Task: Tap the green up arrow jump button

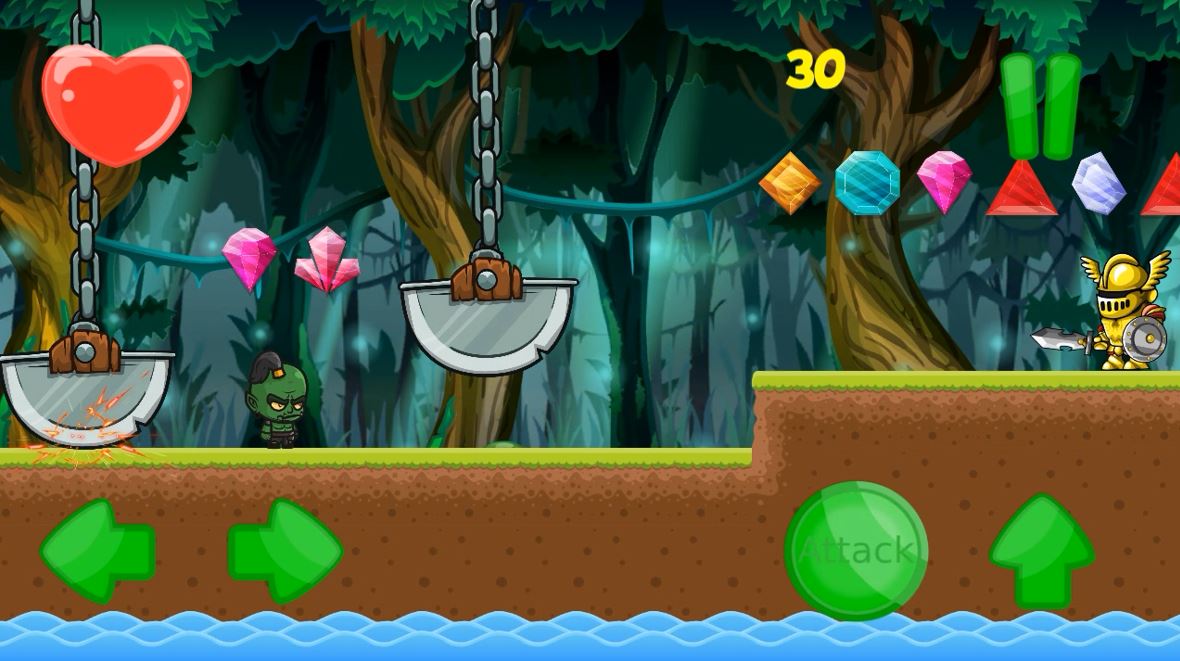Action: coord(1041,550)
